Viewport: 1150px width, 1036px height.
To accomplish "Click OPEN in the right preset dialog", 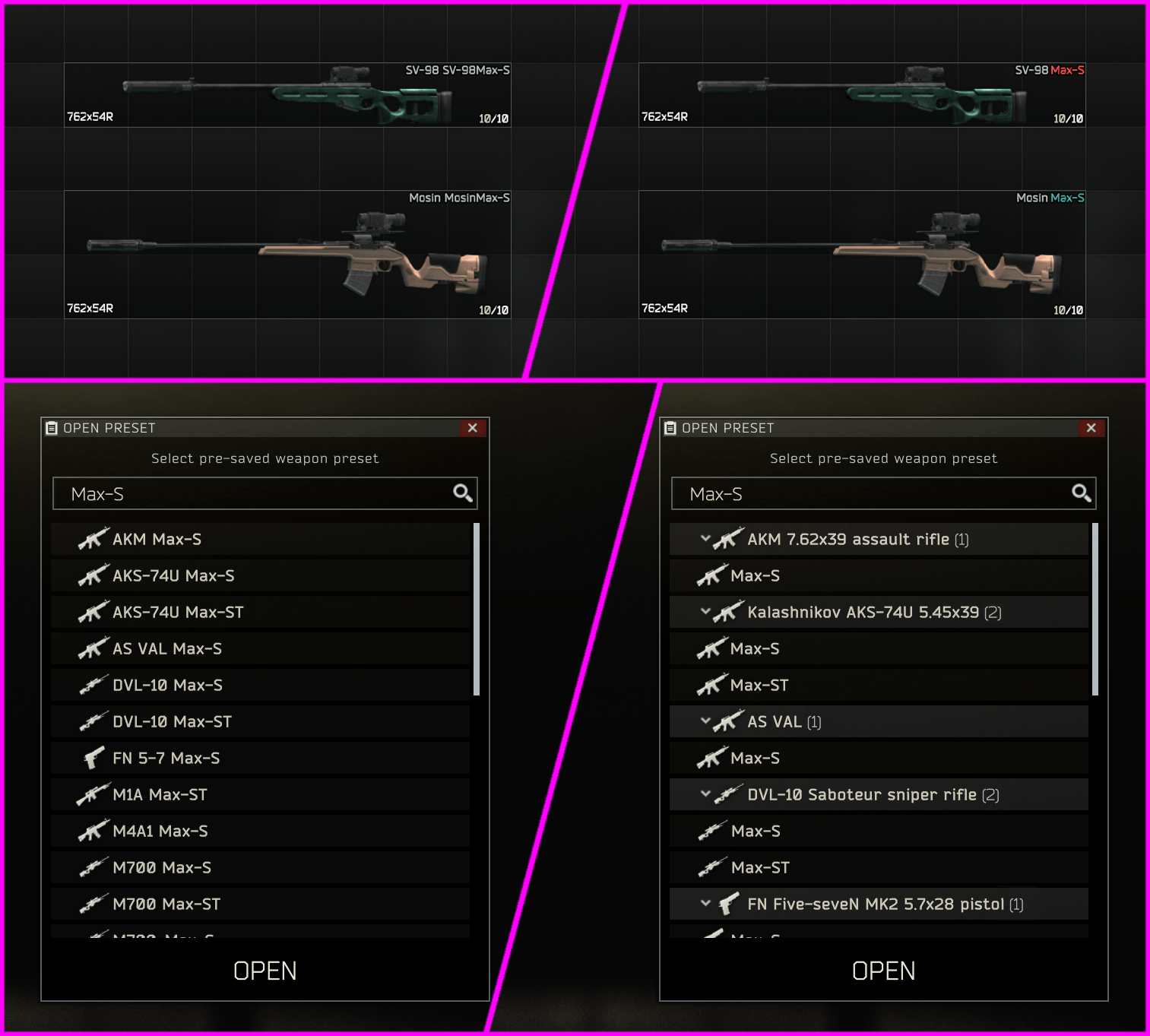I will click(x=883, y=971).
